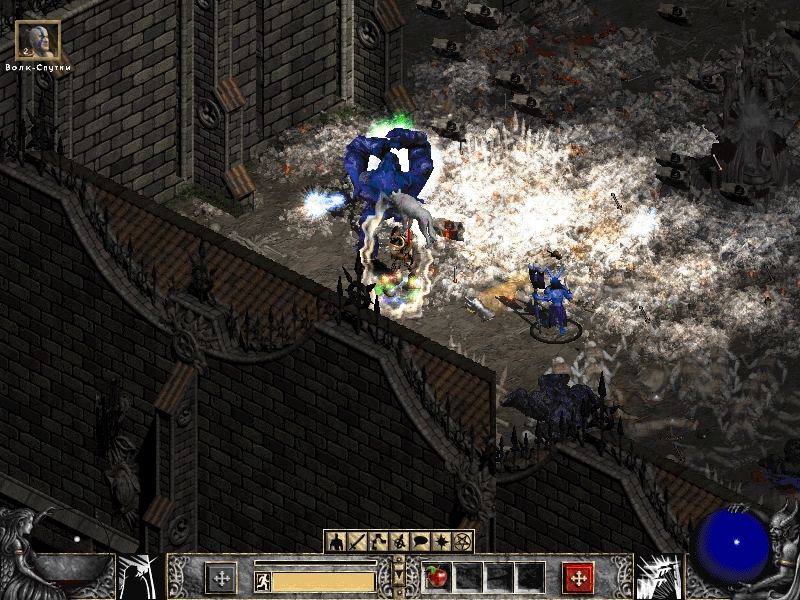
Task: Click the speech bubble message icon
Action: (421, 541)
